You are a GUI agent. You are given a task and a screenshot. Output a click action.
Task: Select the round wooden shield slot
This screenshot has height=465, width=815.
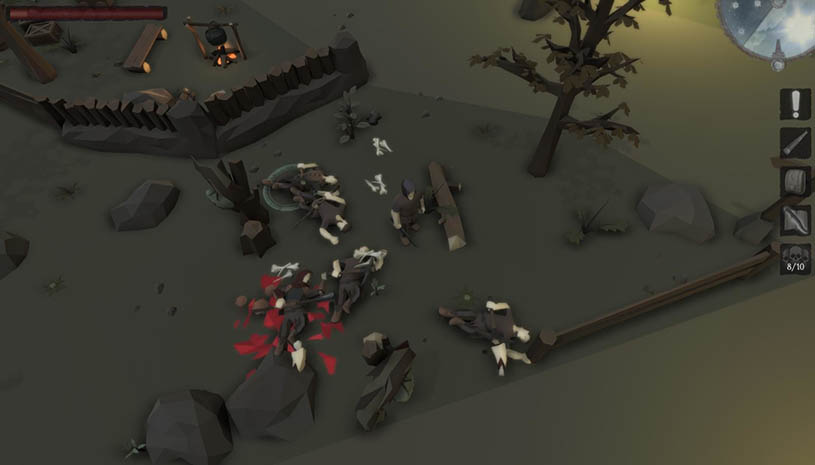[796, 182]
